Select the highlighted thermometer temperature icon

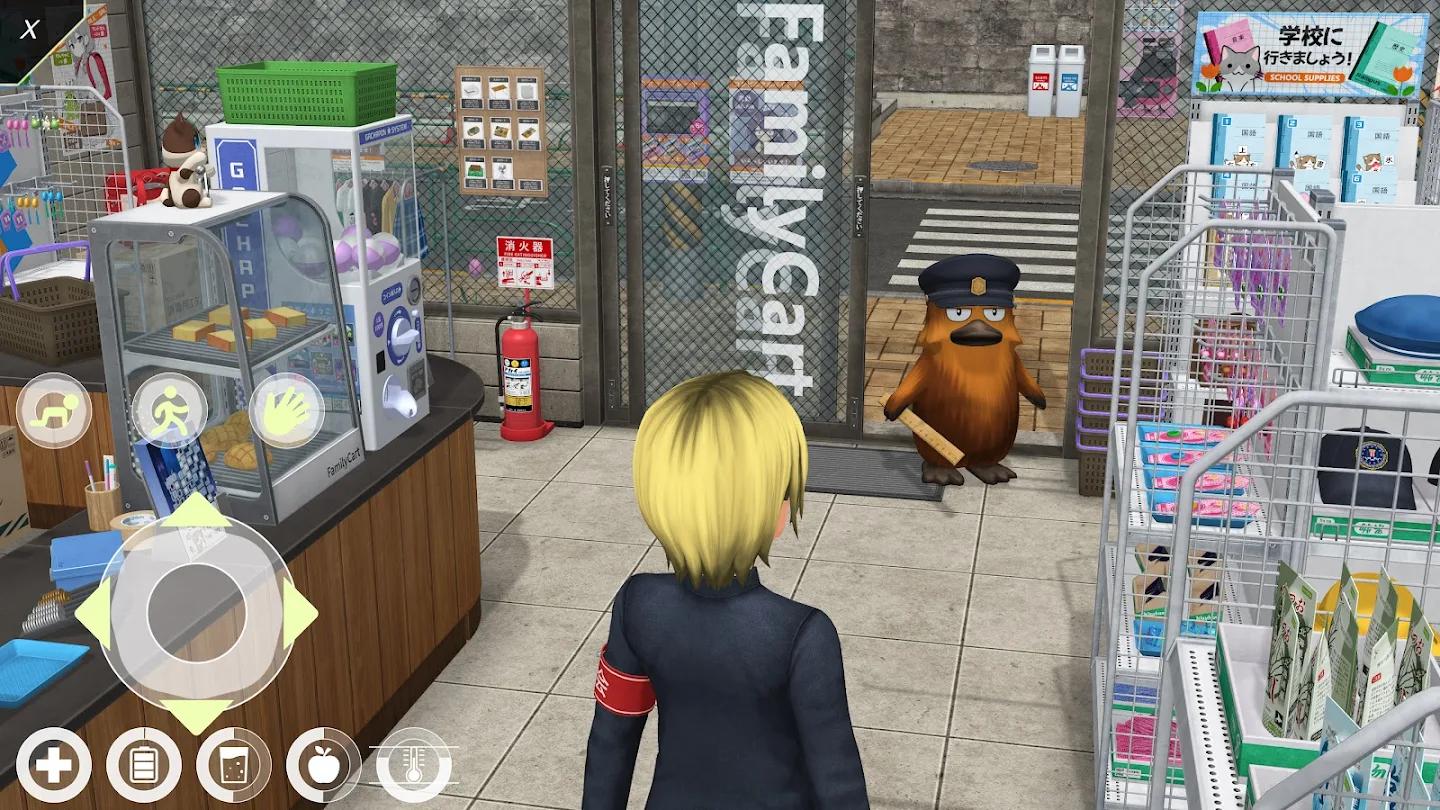tap(412, 766)
